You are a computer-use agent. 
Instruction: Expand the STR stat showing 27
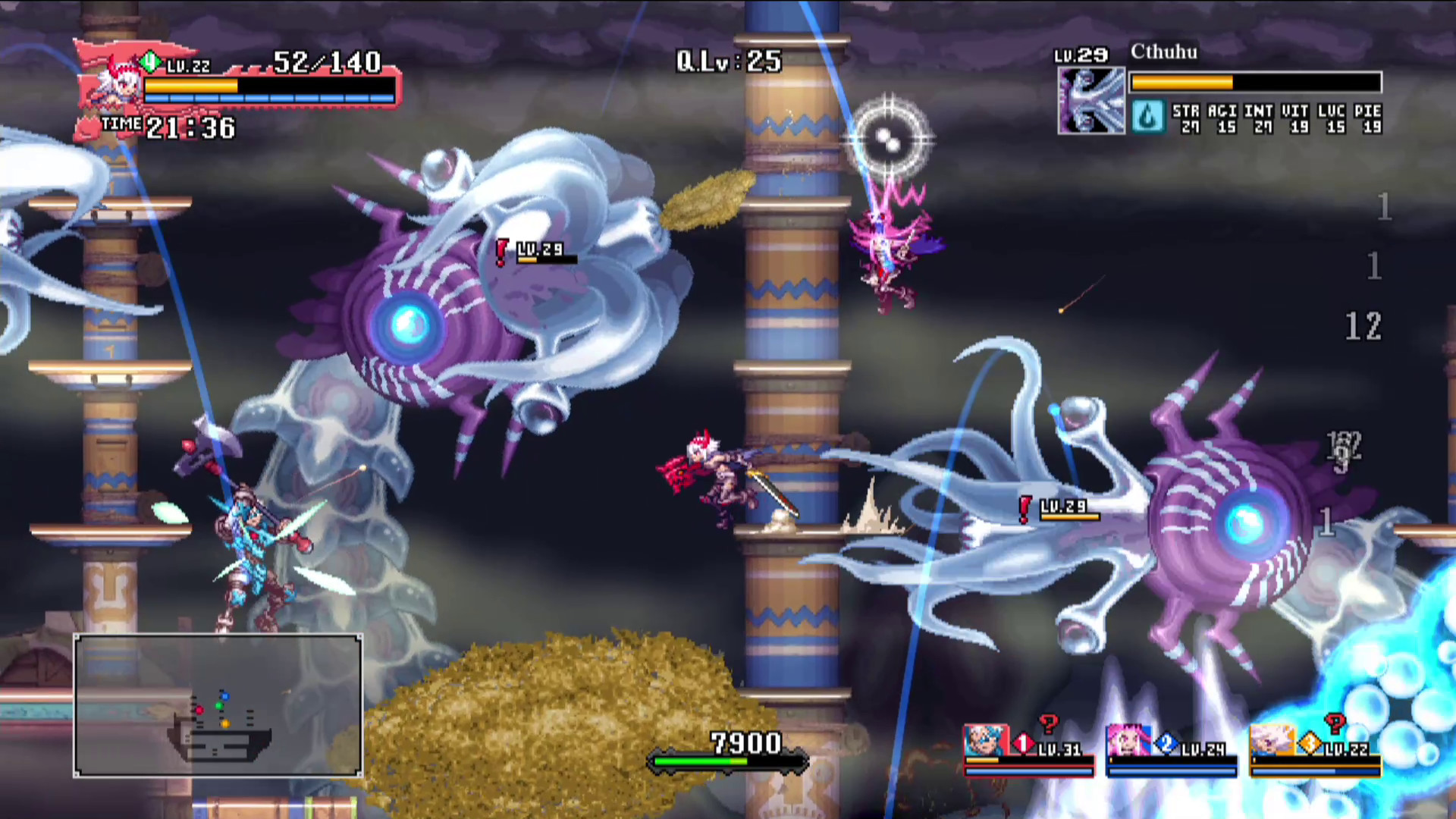click(1185, 119)
